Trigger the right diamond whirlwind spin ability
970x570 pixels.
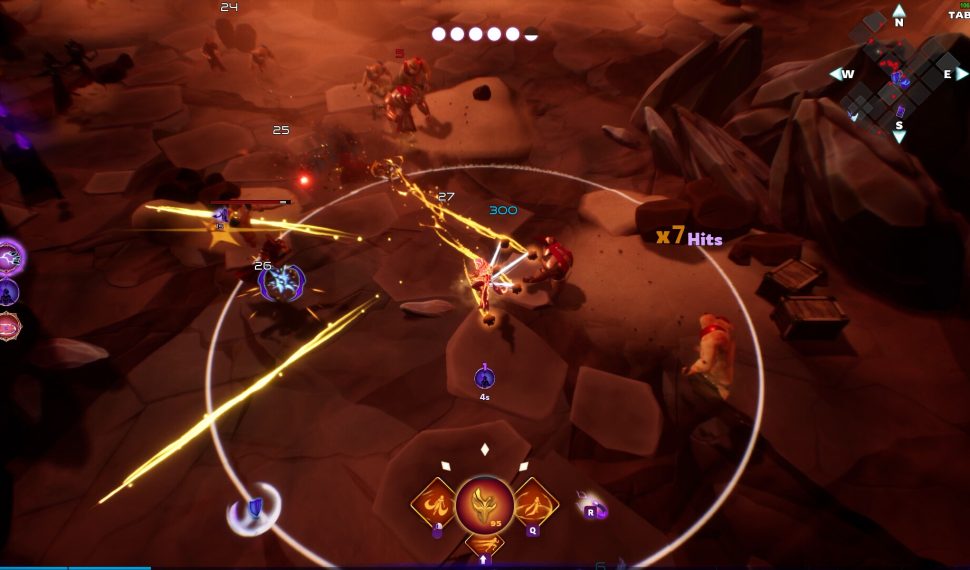535,503
